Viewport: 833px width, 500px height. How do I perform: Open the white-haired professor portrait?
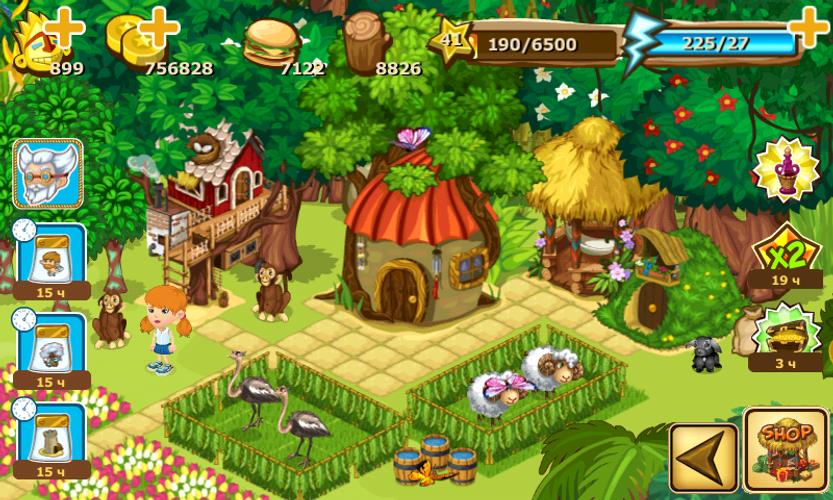click(48, 174)
